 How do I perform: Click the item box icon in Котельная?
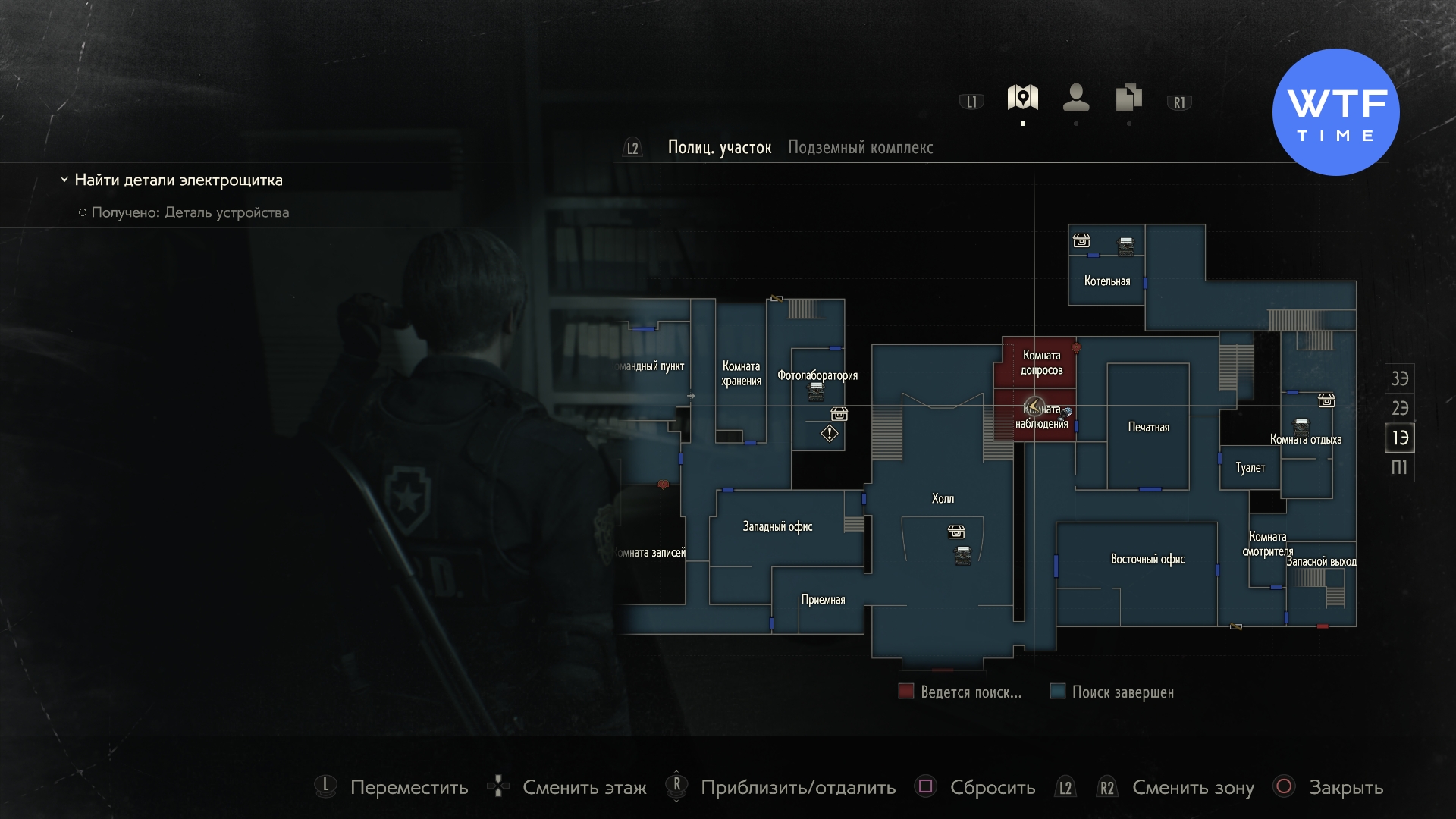coord(1081,241)
